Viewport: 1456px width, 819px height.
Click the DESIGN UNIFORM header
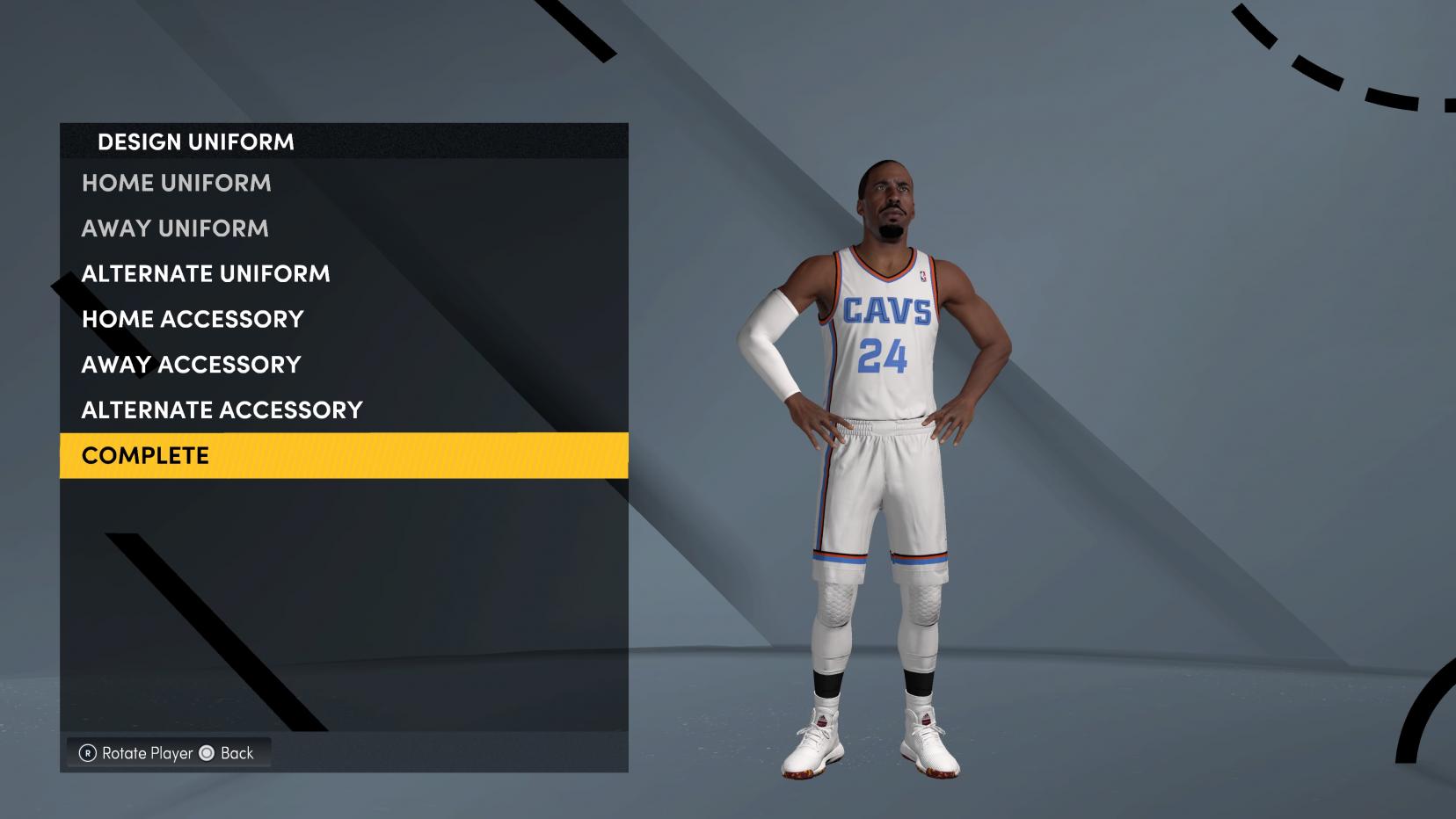pos(196,141)
